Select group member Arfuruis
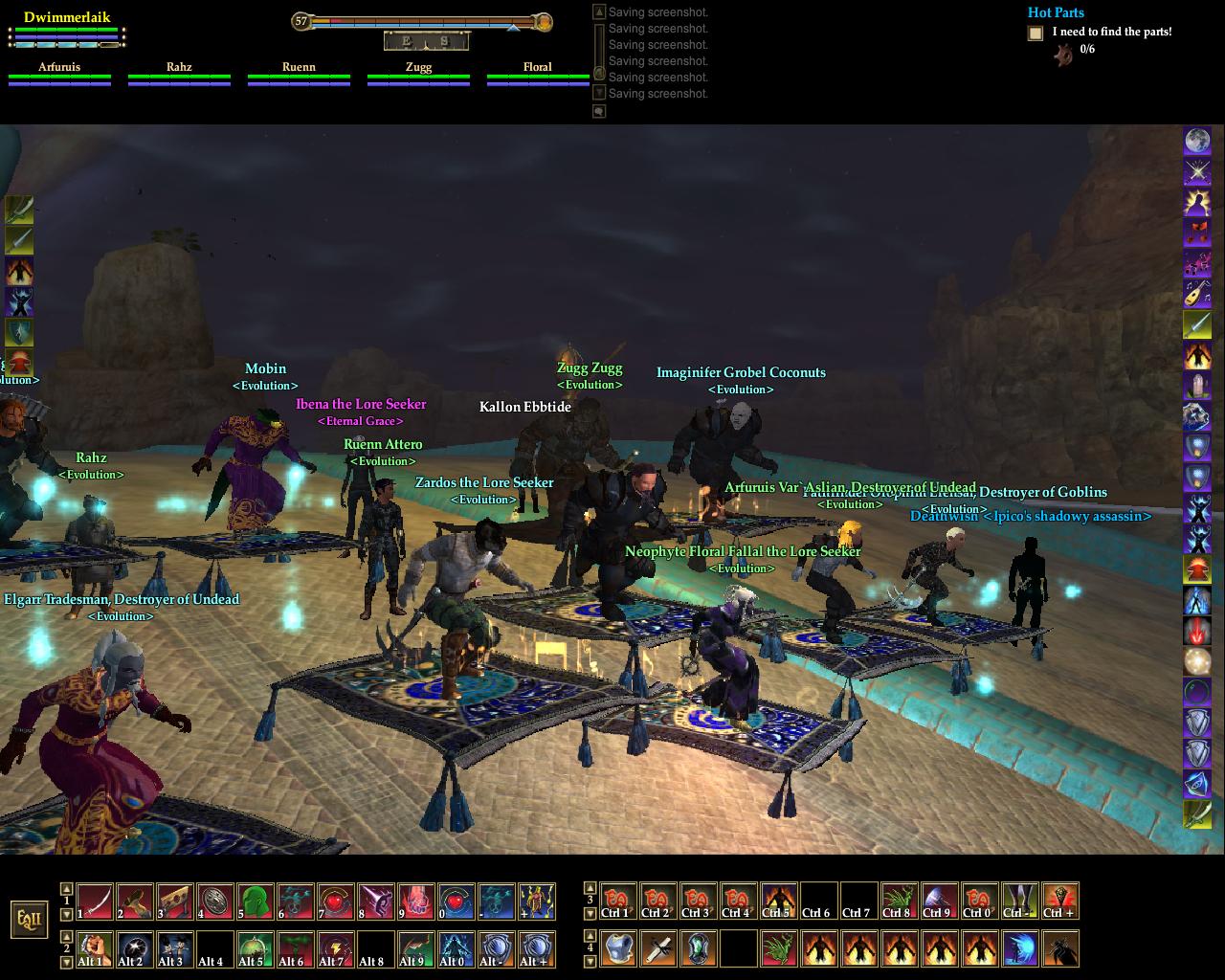This screenshot has height=980, width=1225. [x=59, y=68]
